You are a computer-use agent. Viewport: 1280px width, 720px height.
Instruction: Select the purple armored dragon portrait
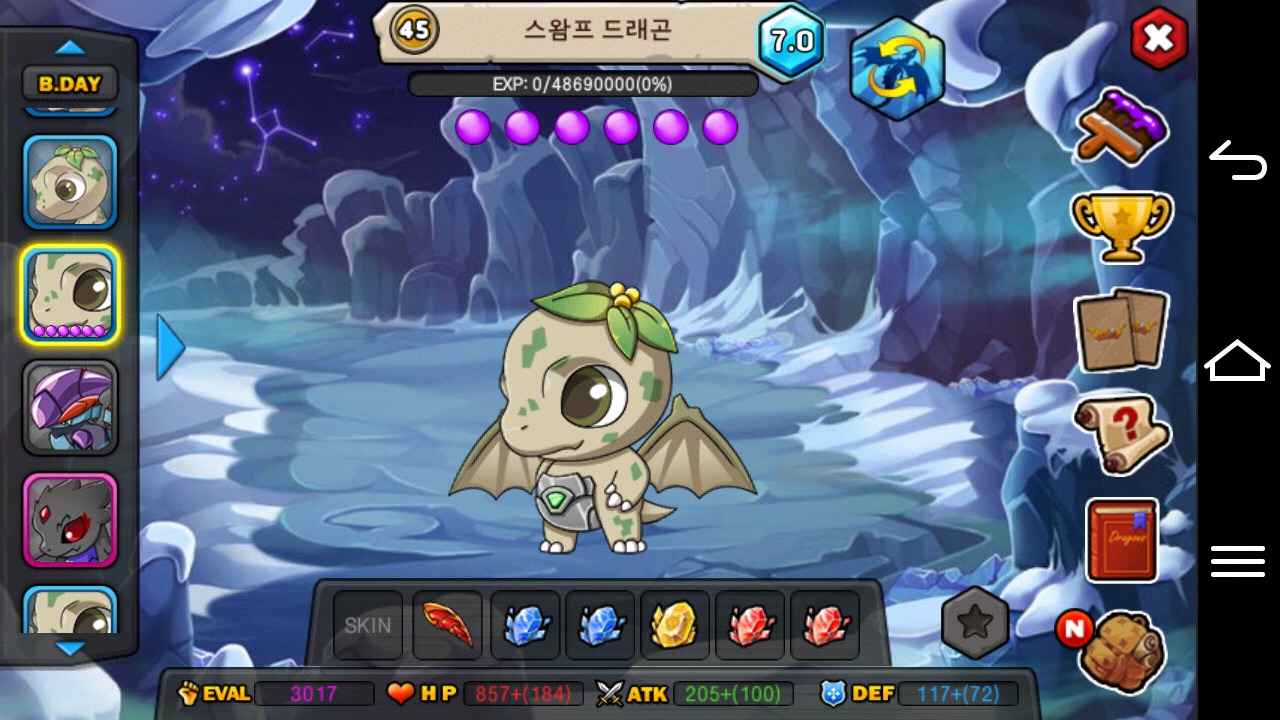(70, 407)
